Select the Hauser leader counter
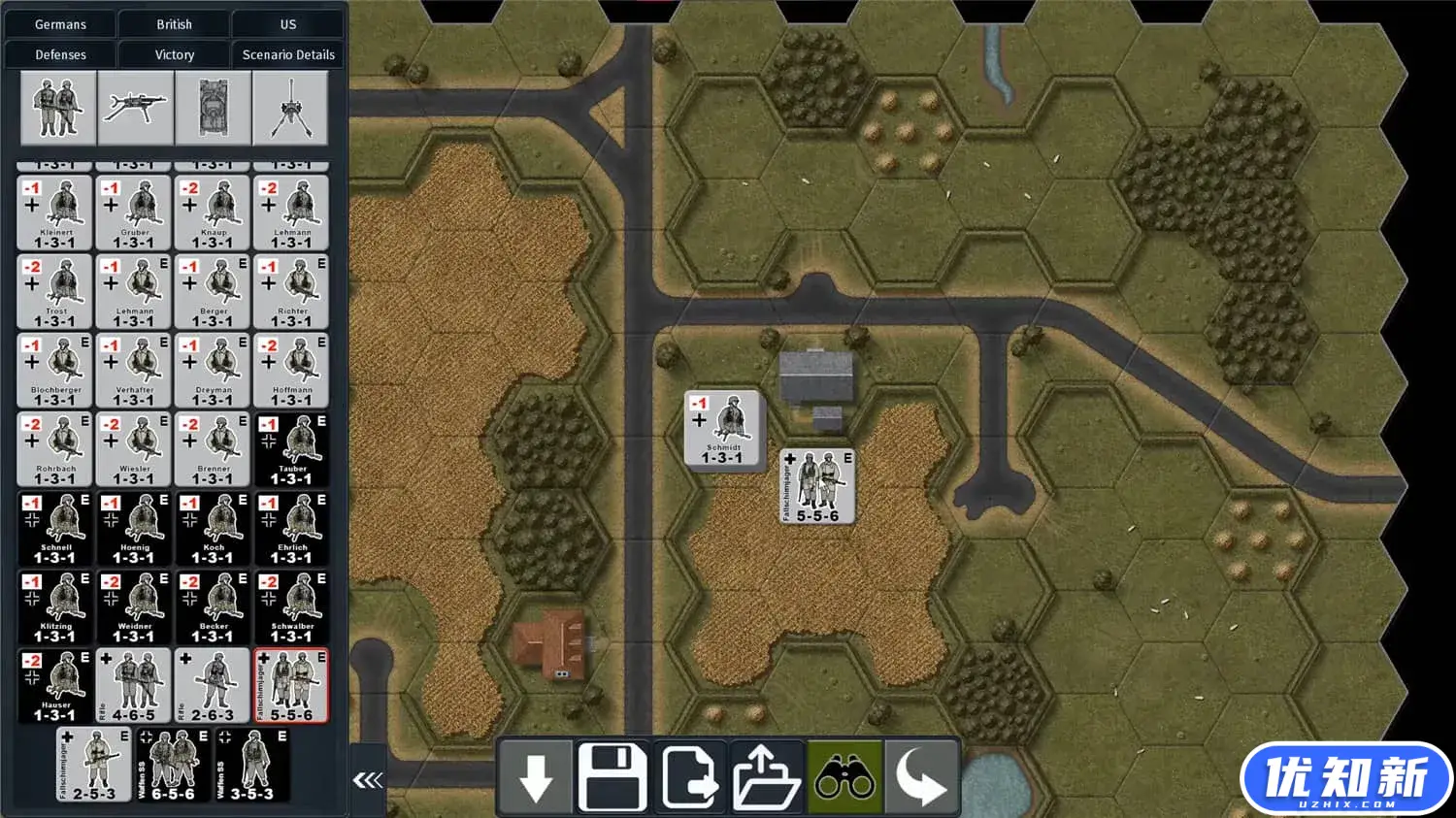This screenshot has width=1456, height=818. tap(55, 686)
